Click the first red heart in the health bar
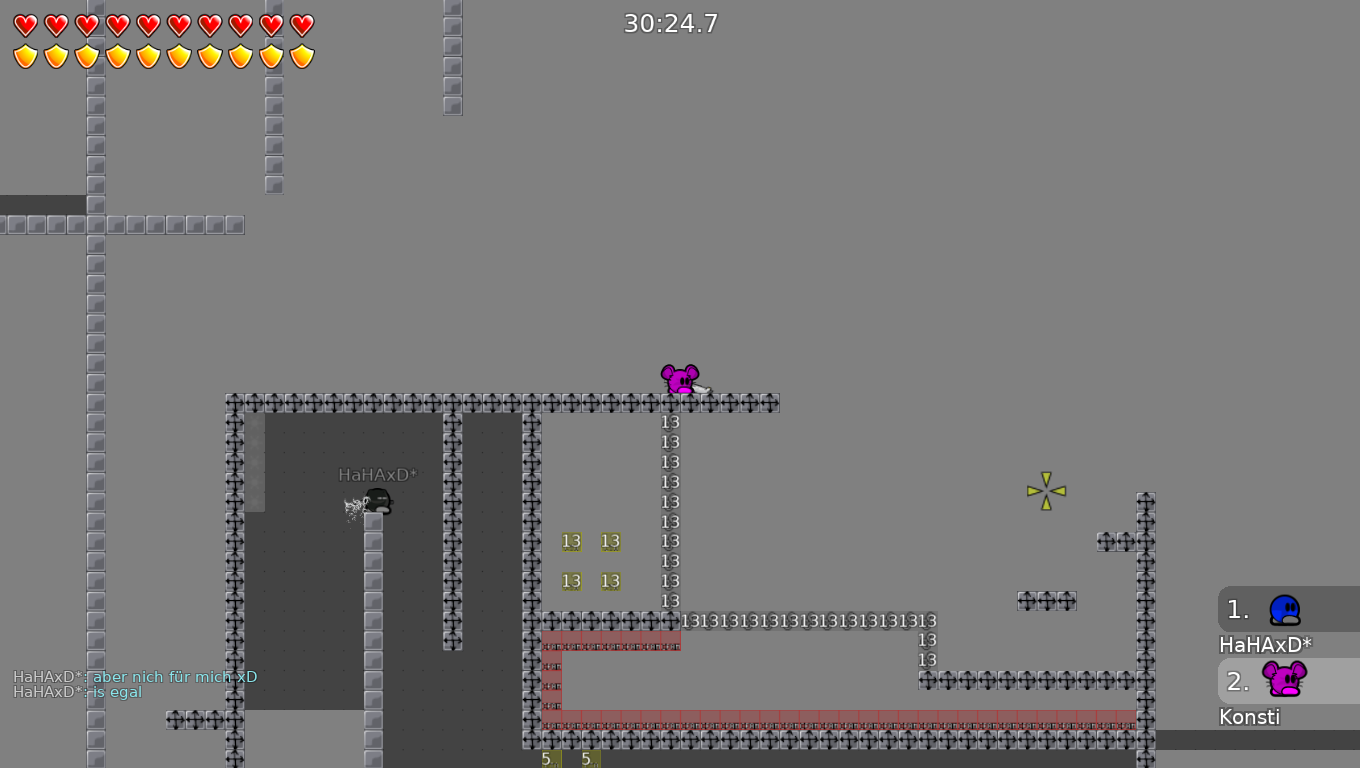The height and width of the screenshot is (768, 1360). tap(24, 26)
